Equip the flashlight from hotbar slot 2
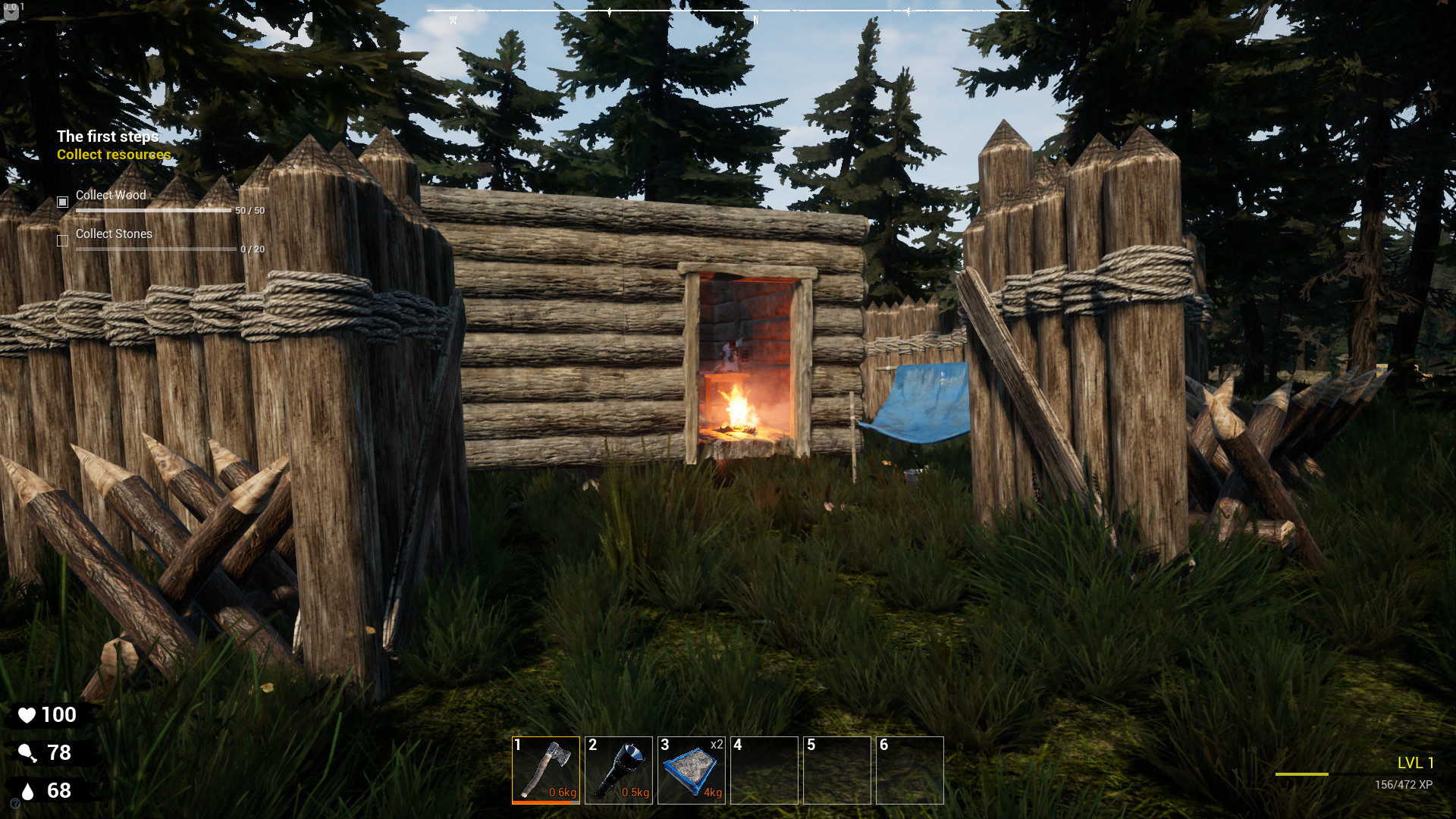Viewport: 1456px width, 819px height. tap(620, 770)
